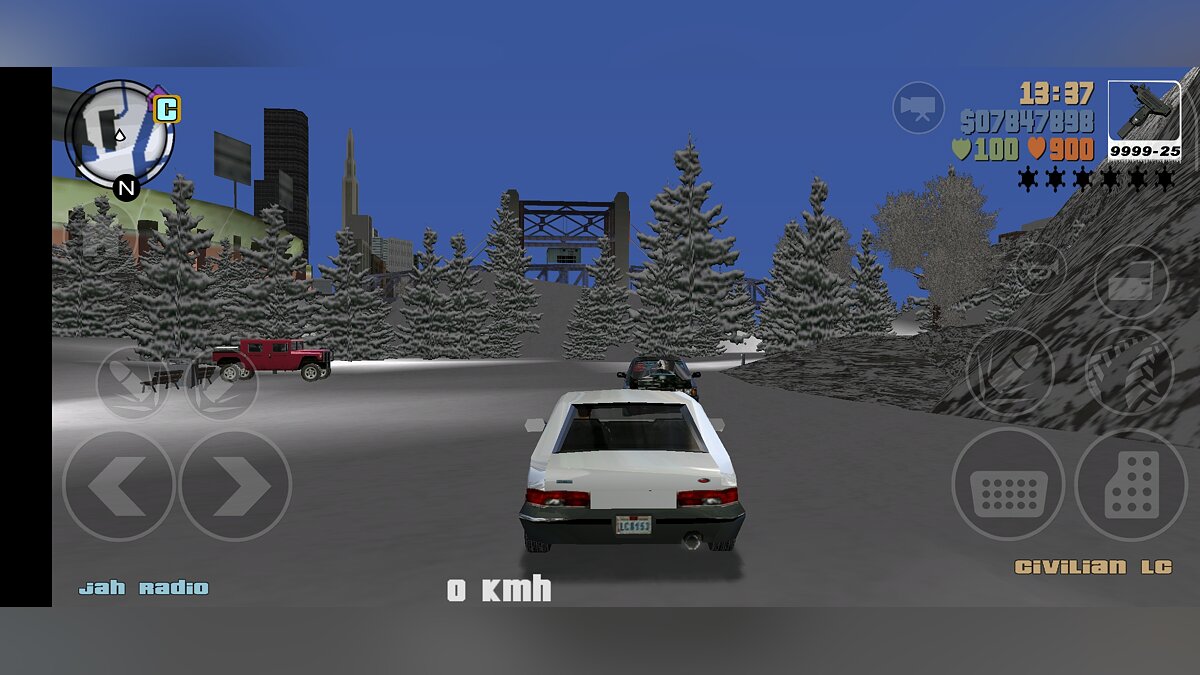Image resolution: width=1200 pixels, height=675 pixels.
Task: Tap the accelerator pedal button
Action: tap(1131, 485)
